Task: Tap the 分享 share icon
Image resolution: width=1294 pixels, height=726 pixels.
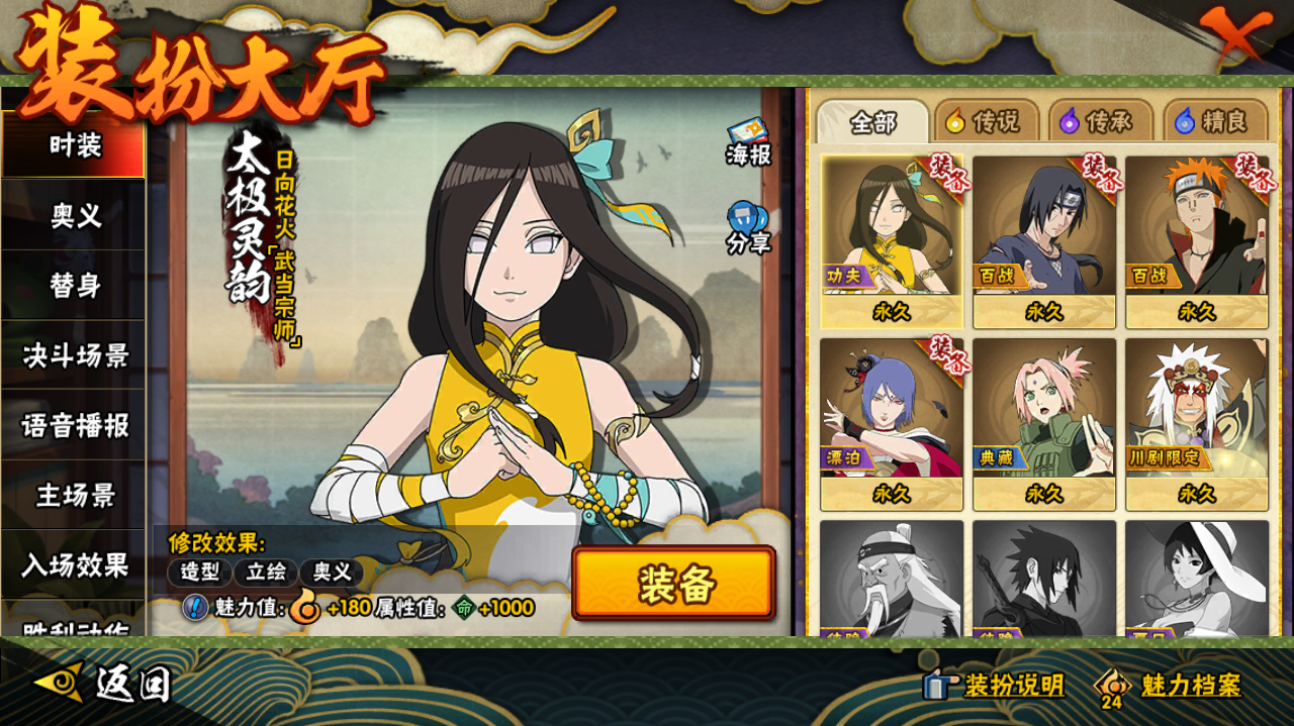Action: (748, 228)
